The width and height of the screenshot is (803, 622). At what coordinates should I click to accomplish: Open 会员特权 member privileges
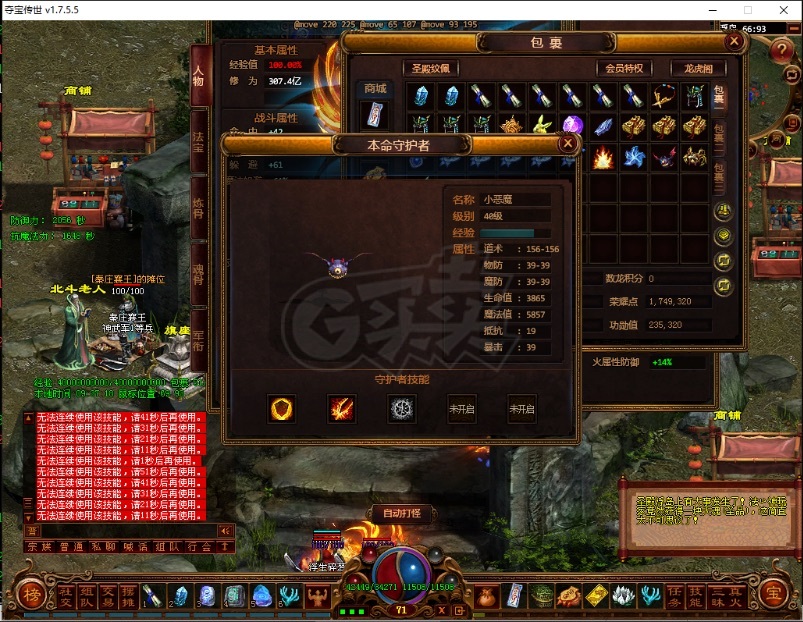pyautogui.click(x=623, y=68)
